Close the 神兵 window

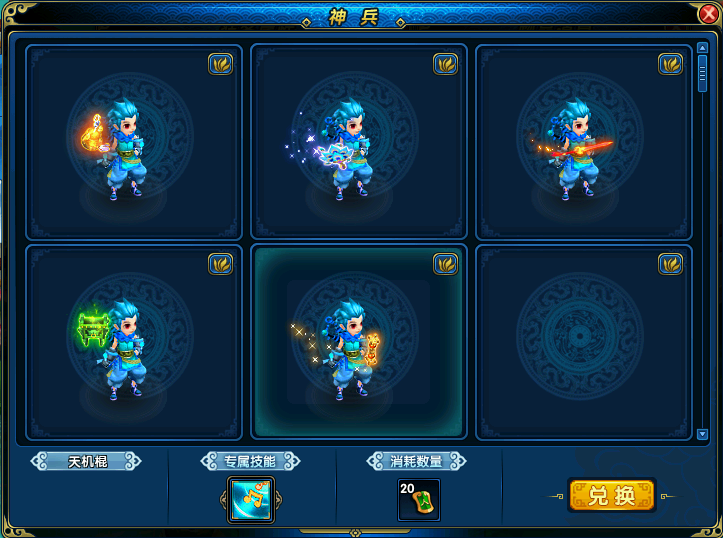[708, 13]
